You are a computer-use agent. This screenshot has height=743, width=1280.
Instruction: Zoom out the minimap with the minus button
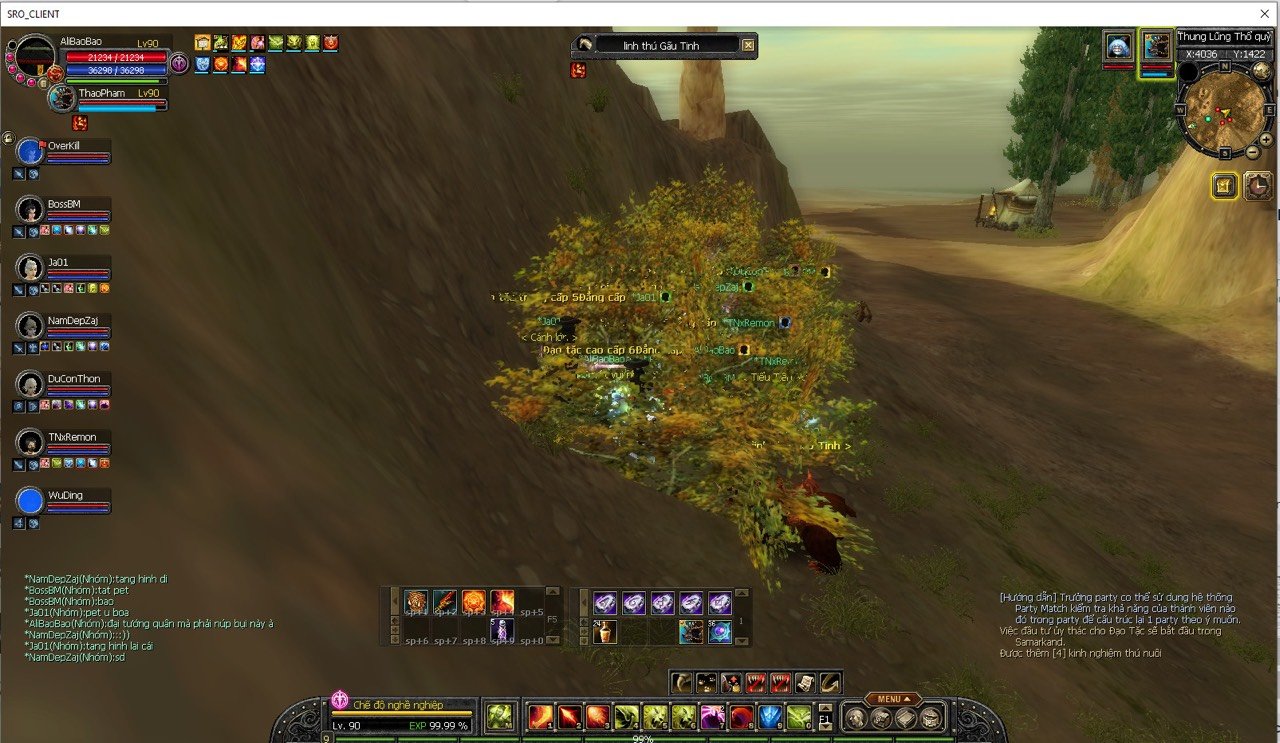click(1252, 152)
